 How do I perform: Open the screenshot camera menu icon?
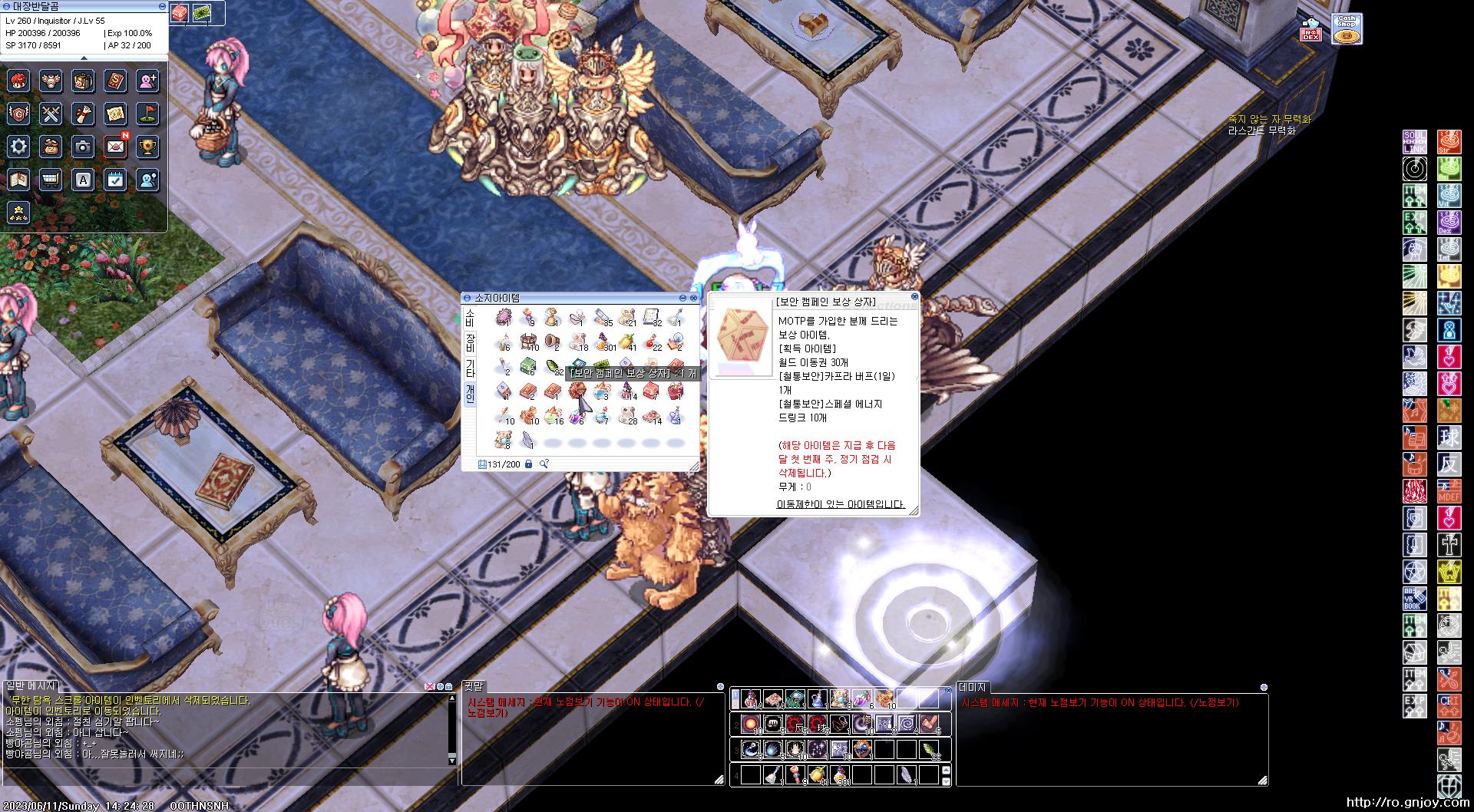click(x=83, y=147)
